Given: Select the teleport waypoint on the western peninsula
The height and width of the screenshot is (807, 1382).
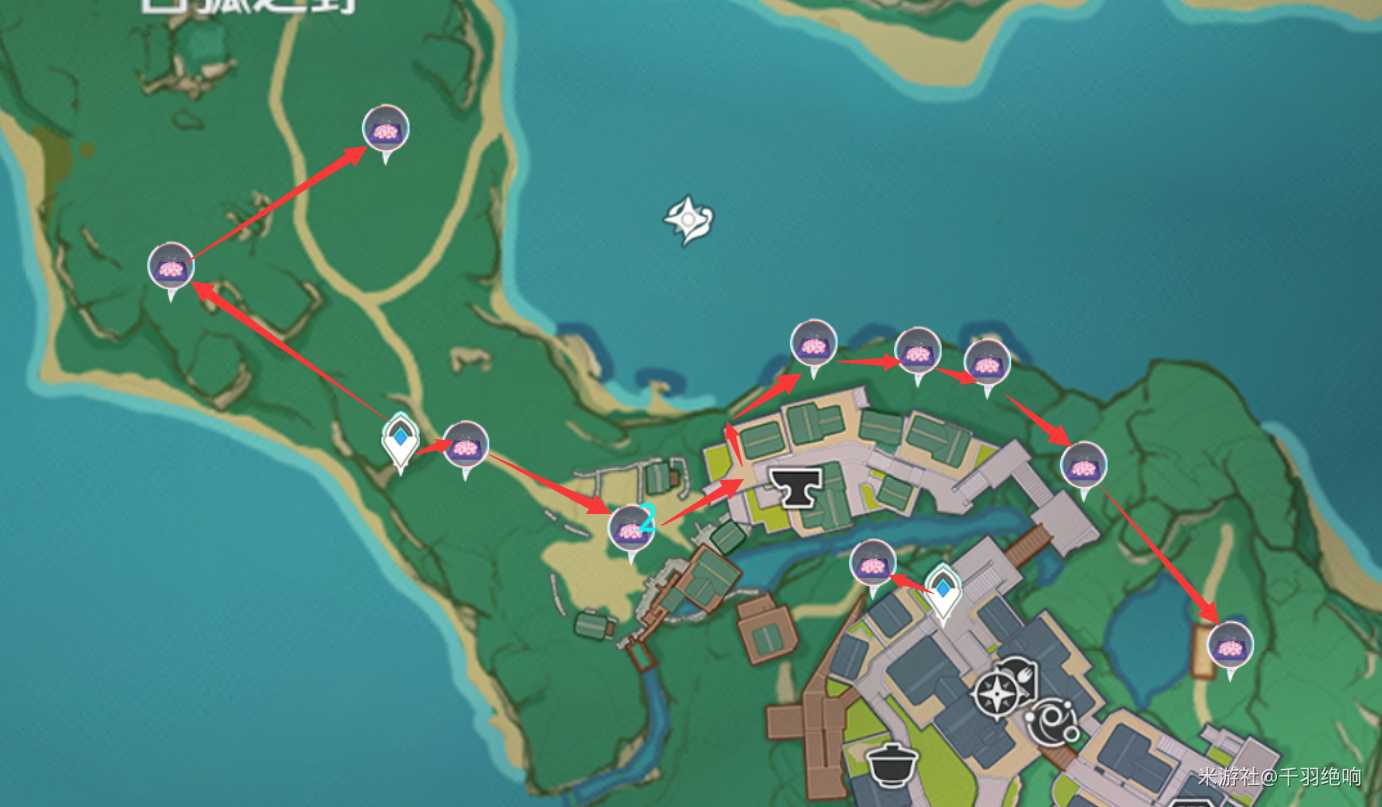Looking at the screenshot, I should pos(401,440).
